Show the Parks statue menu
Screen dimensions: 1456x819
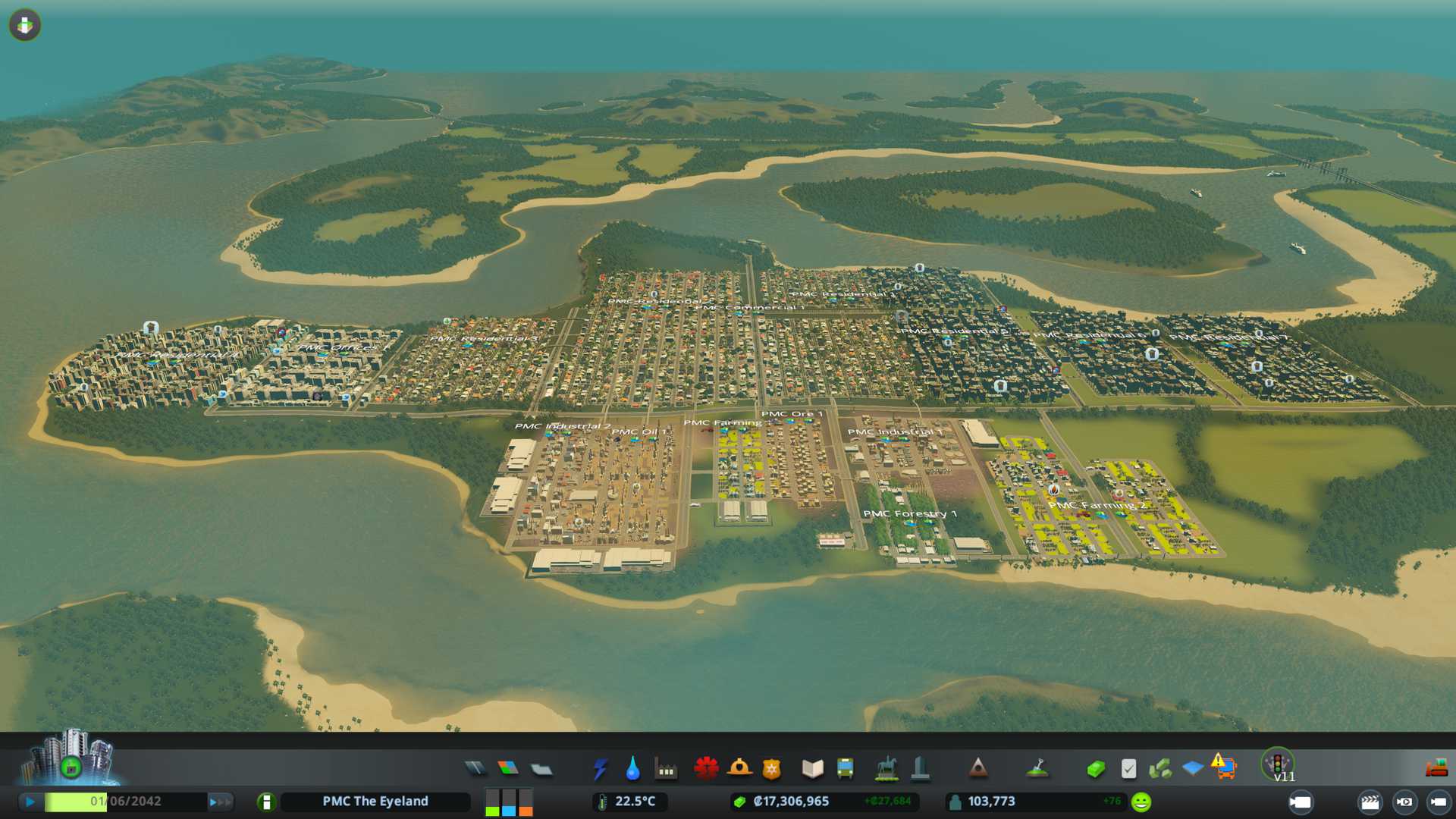(x=886, y=769)
